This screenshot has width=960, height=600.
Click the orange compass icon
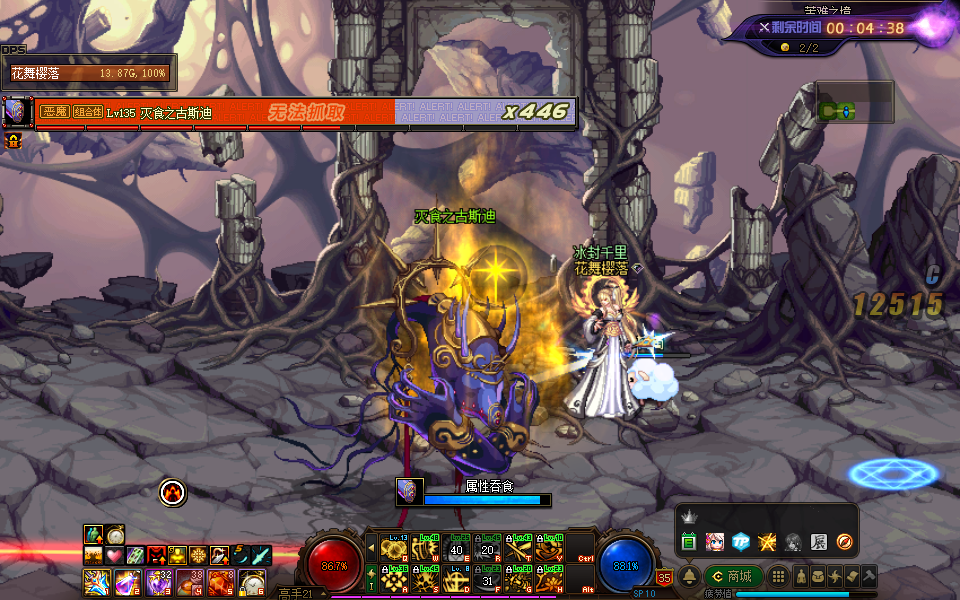pos(844,542)
